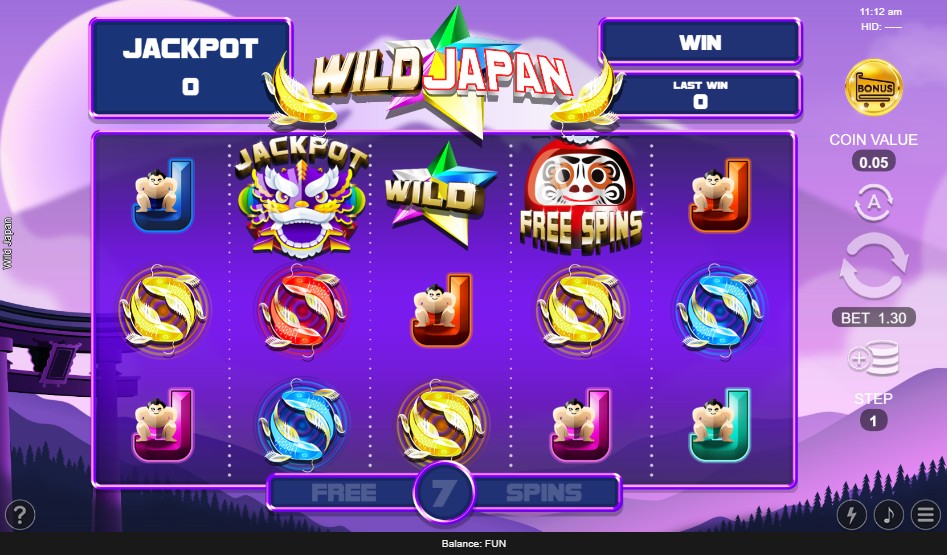
Task: Adjust the bet using the coin stack button
Action: 873,359
